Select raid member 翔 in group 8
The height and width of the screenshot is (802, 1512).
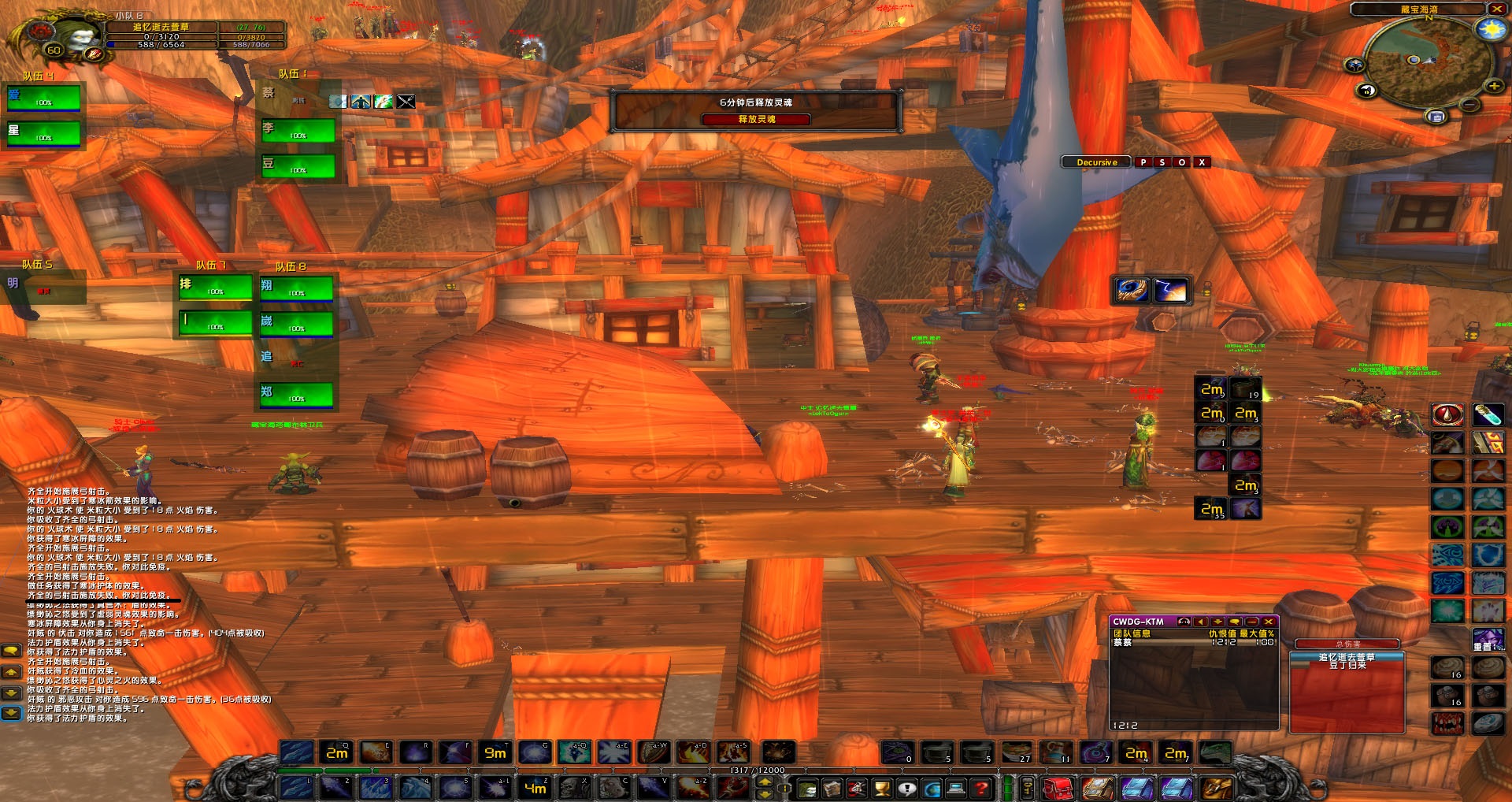pyautogui.click(x=296, y=289)
